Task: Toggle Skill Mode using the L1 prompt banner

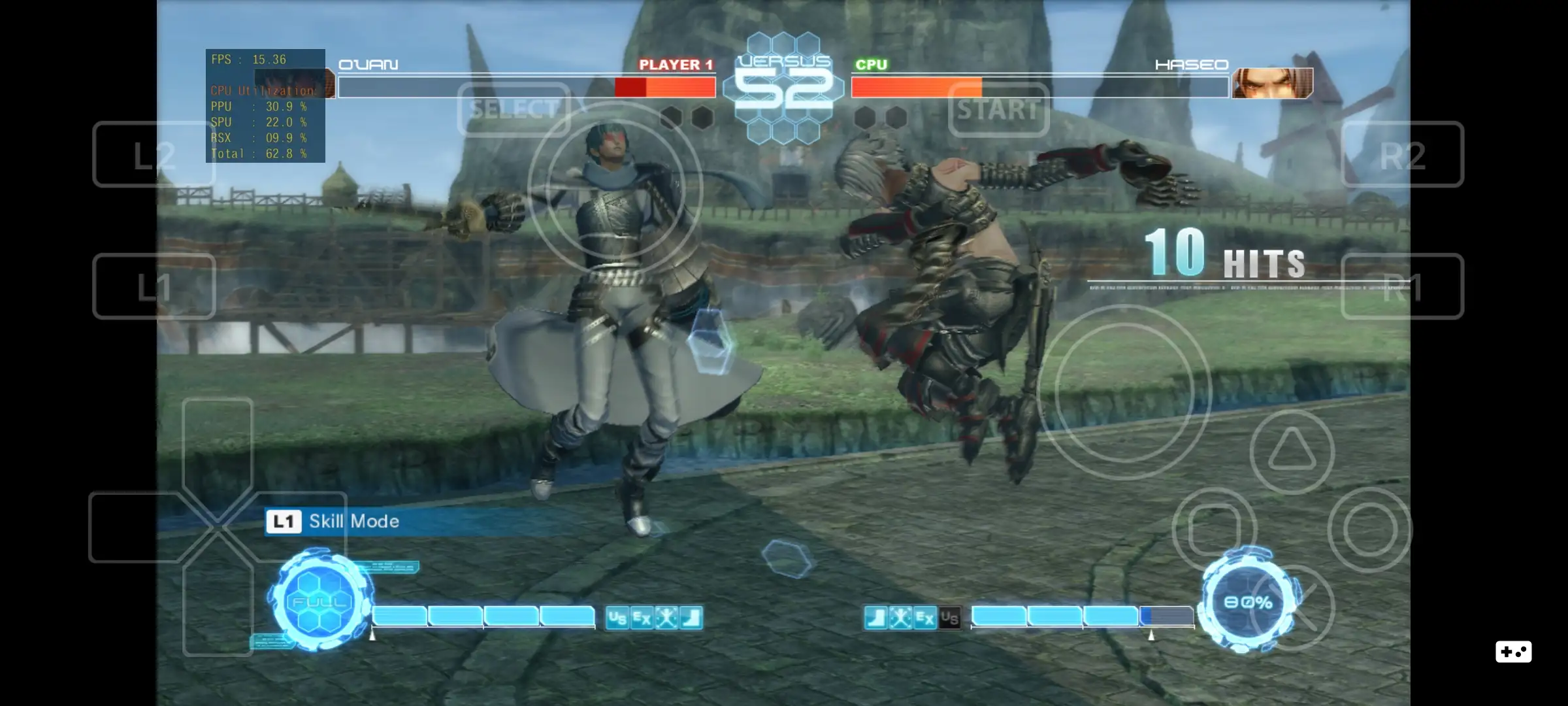Action: pyautogui.click(x=333, y=522)
